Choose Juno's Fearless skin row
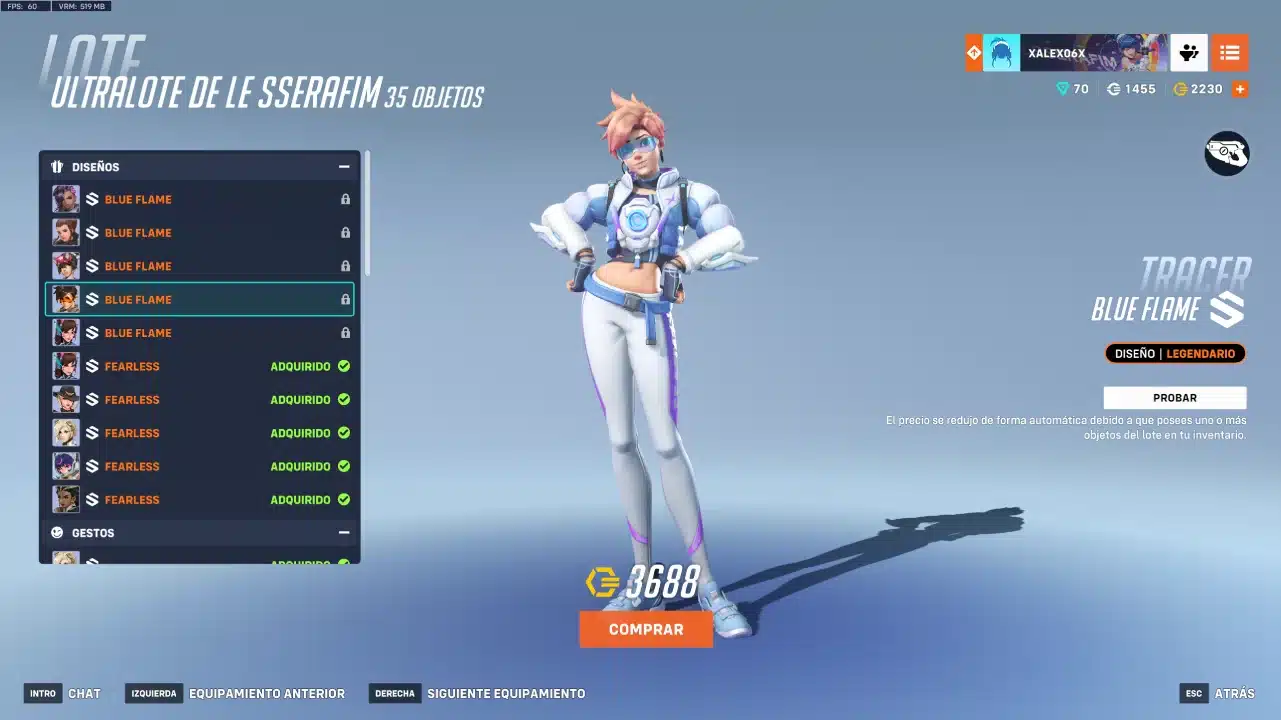 coord(200,466)
